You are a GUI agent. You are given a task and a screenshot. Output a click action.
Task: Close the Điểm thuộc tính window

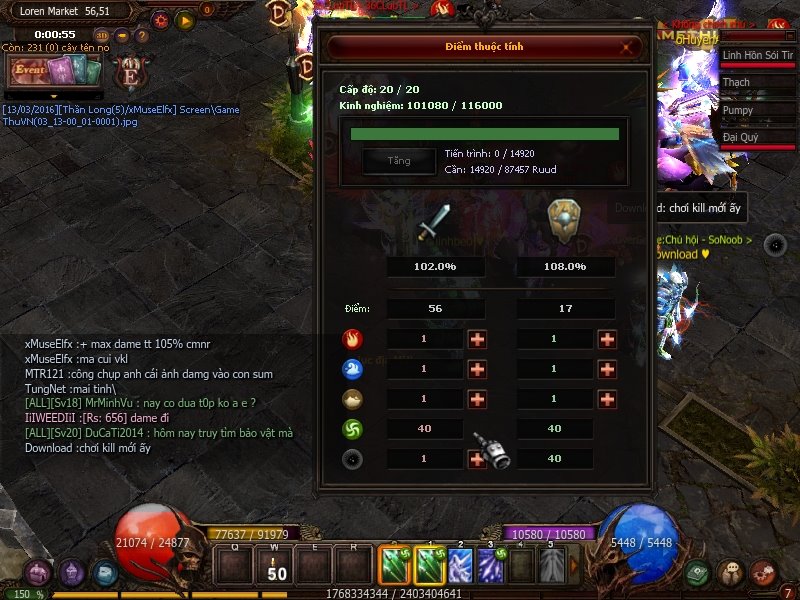coord(627,47)
